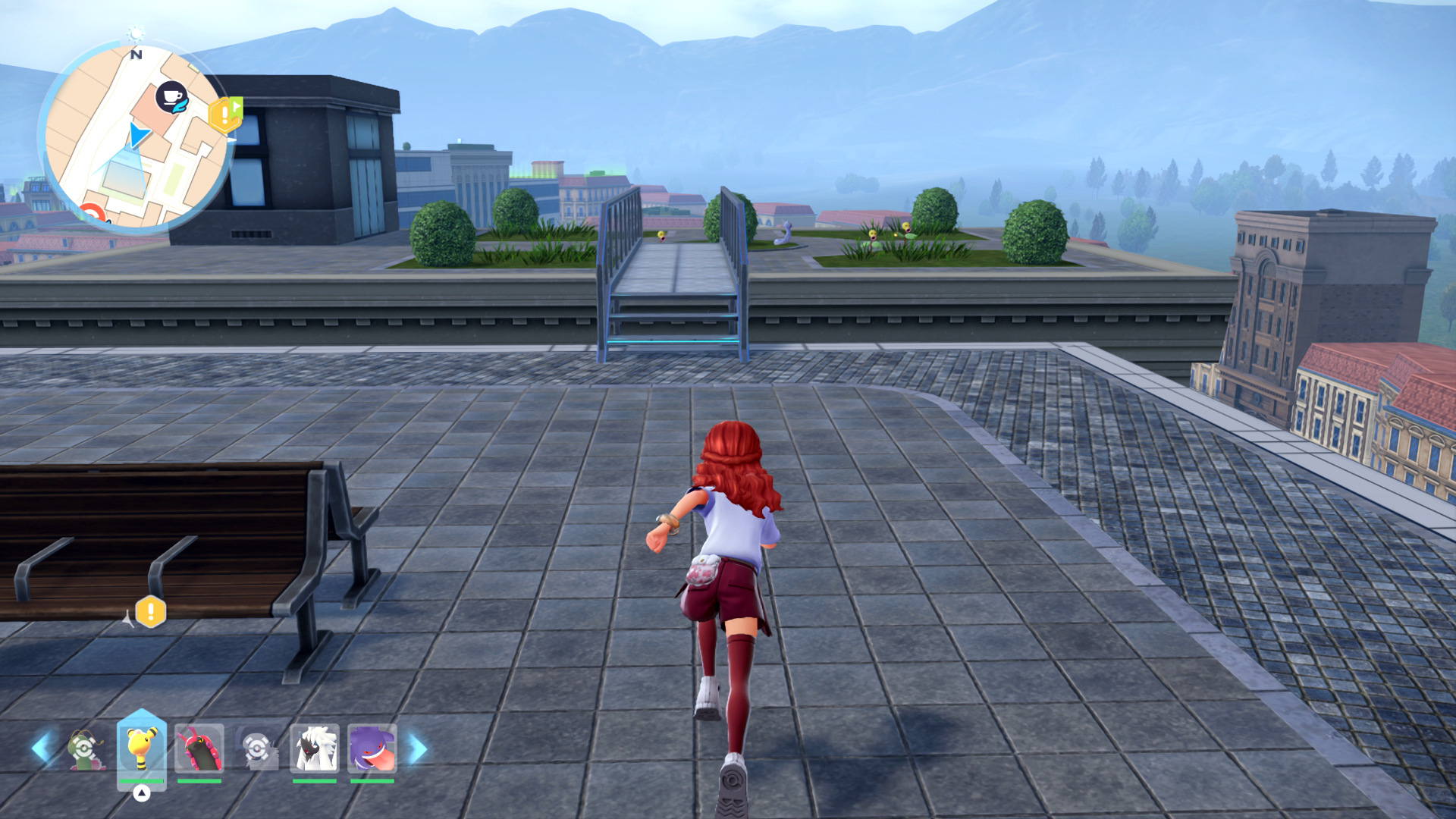Image resolution: width=1456 pixels, height=819 pixels.
Task: Pick Gengar from the party bar
Action: point(372,748)
